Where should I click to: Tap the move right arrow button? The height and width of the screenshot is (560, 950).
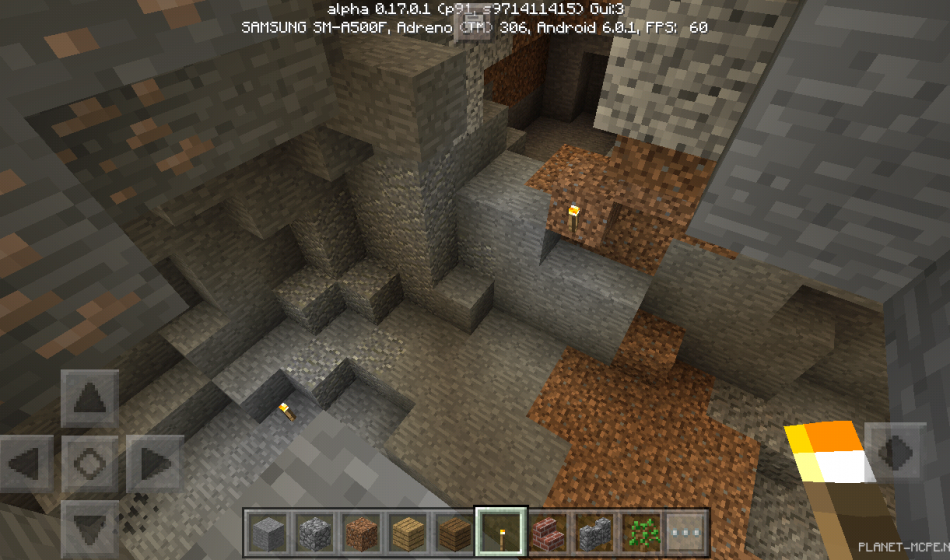pos(153,464)
